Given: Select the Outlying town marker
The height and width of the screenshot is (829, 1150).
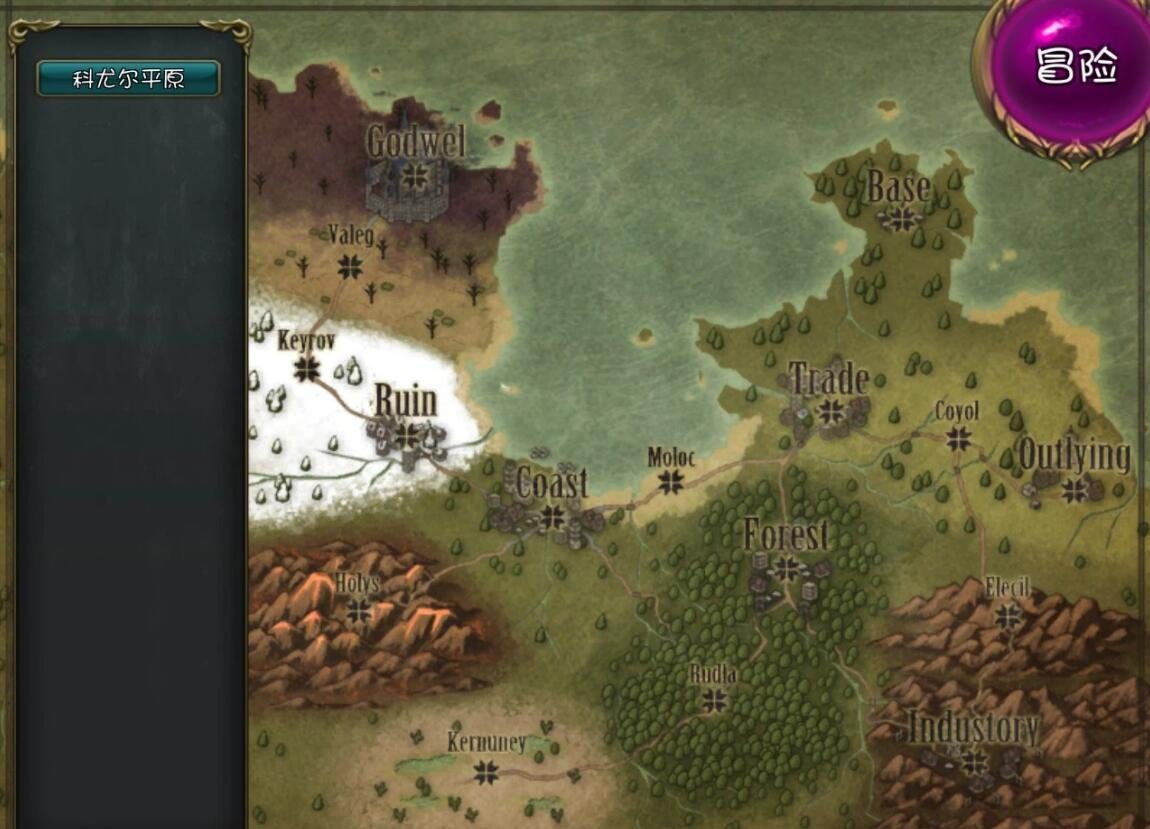Looking at the screenshot, I should point(1075,489).
